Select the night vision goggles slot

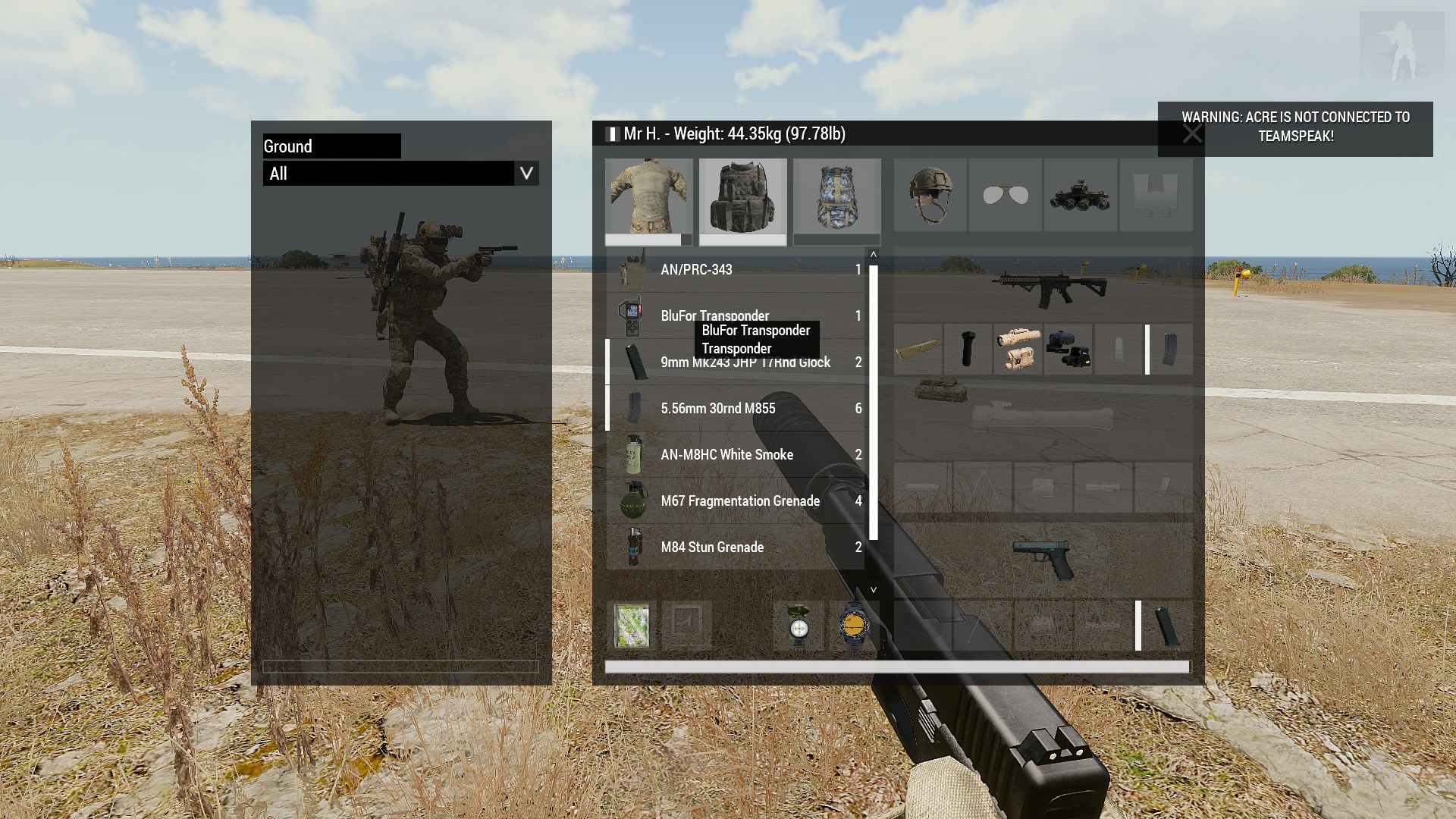(1080, 195)
